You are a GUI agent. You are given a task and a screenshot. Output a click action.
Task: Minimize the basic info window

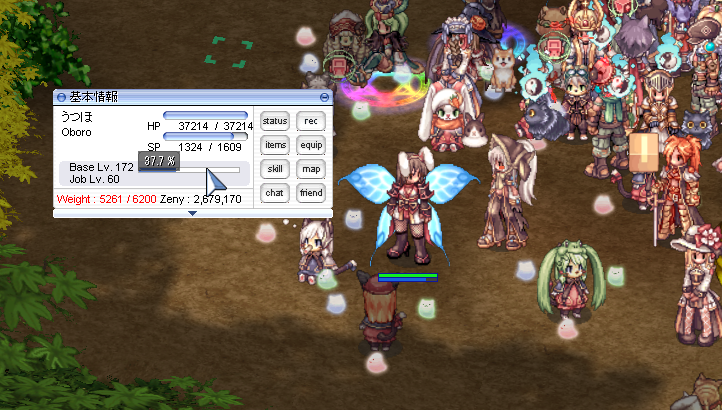pyautogui.click(x=323, y=97)
